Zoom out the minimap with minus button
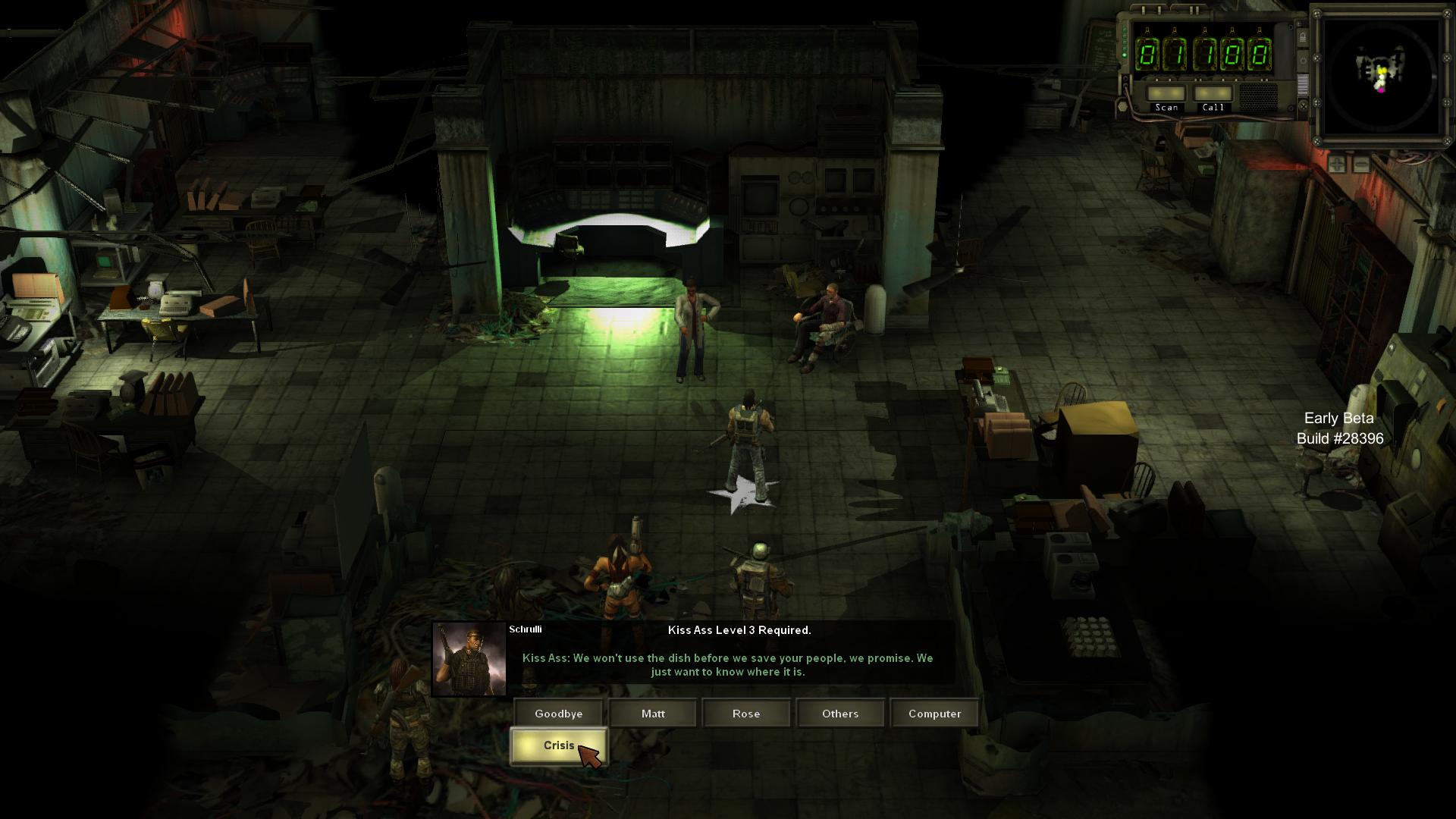Image resolution: width=1456 pixels, height=819 pixels. pos(1361,164)
